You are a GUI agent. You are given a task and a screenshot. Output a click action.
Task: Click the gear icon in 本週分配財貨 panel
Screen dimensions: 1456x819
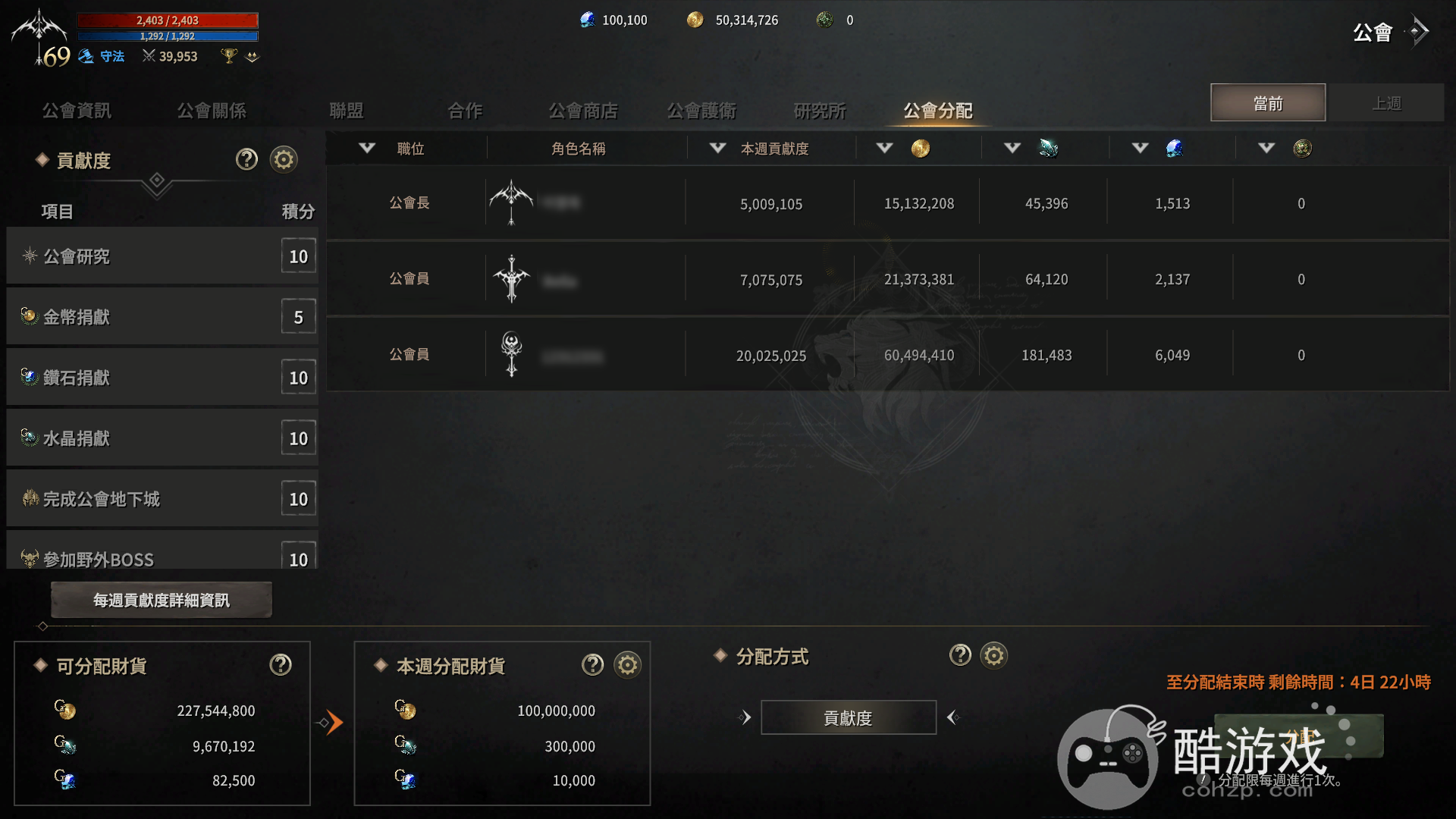(626, 664)
